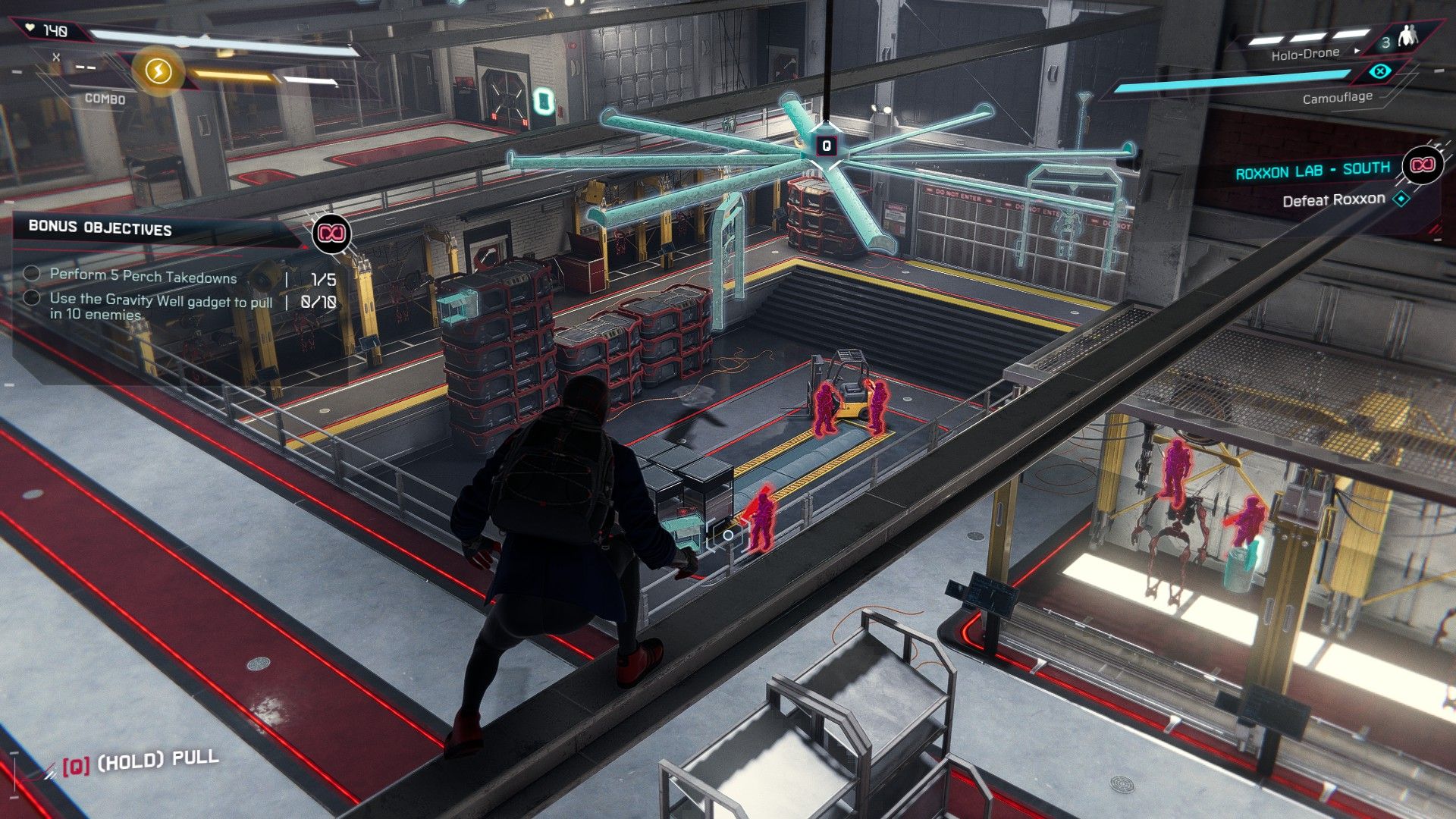Select the Holo-Drone gadget indicator
1456x819 pixels.
1305,54
